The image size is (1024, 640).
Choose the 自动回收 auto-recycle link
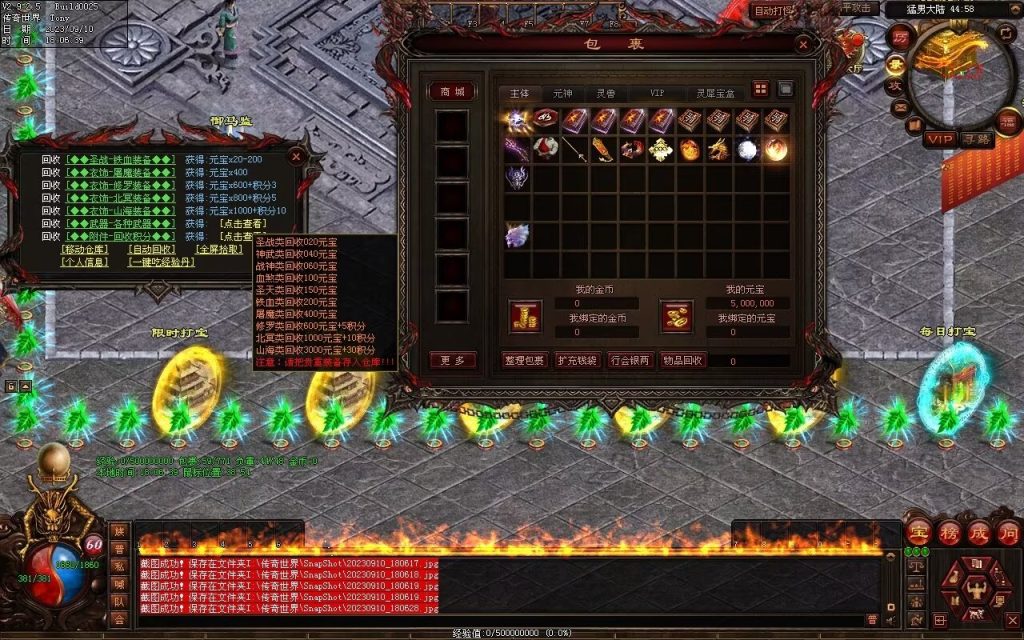click(152, 249)
